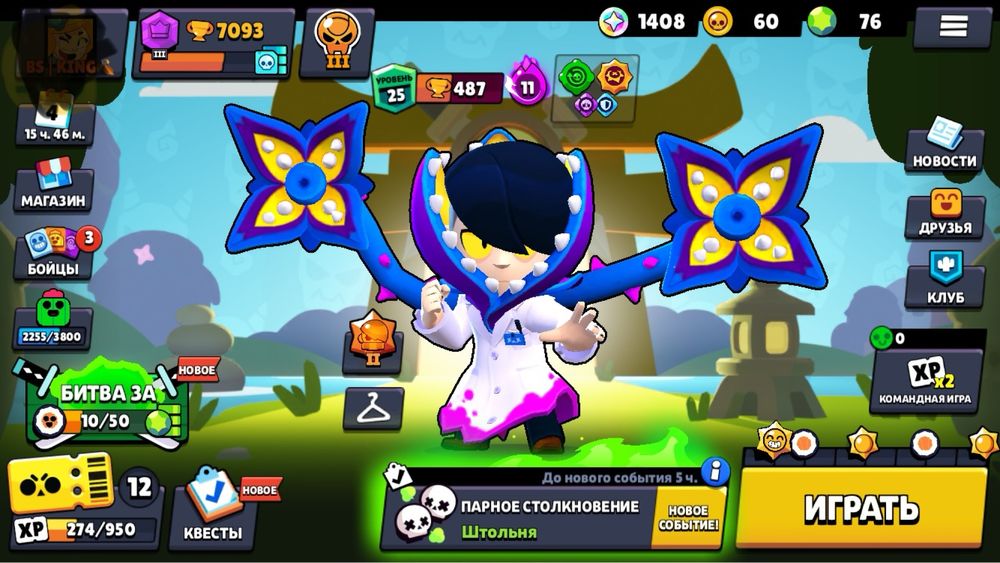Tap the yellow ИГРАТЬ play button
Viewport: 1000px width, 563px height.
pos(862,507)
